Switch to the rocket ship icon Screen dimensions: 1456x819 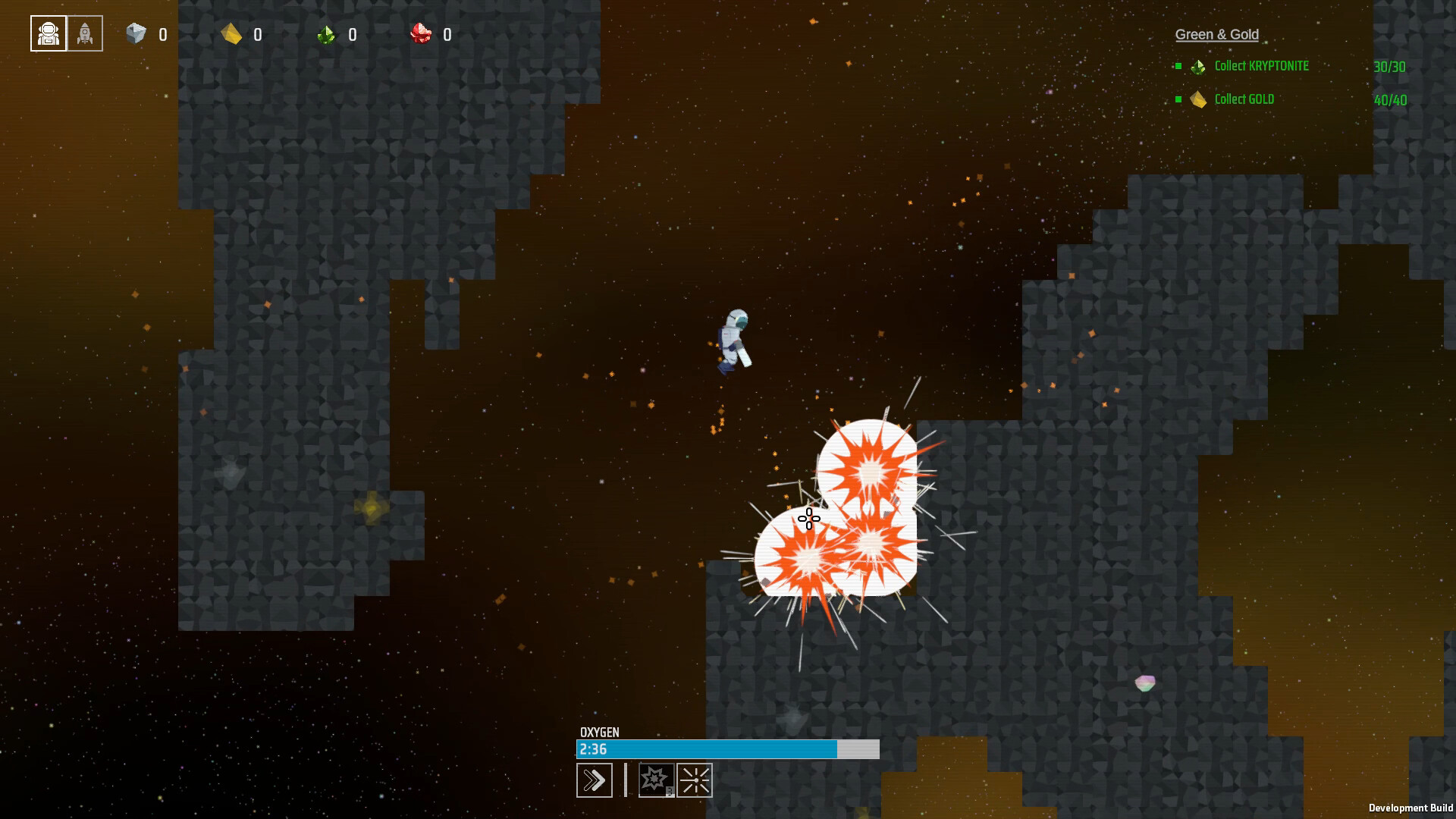point(85,34)
